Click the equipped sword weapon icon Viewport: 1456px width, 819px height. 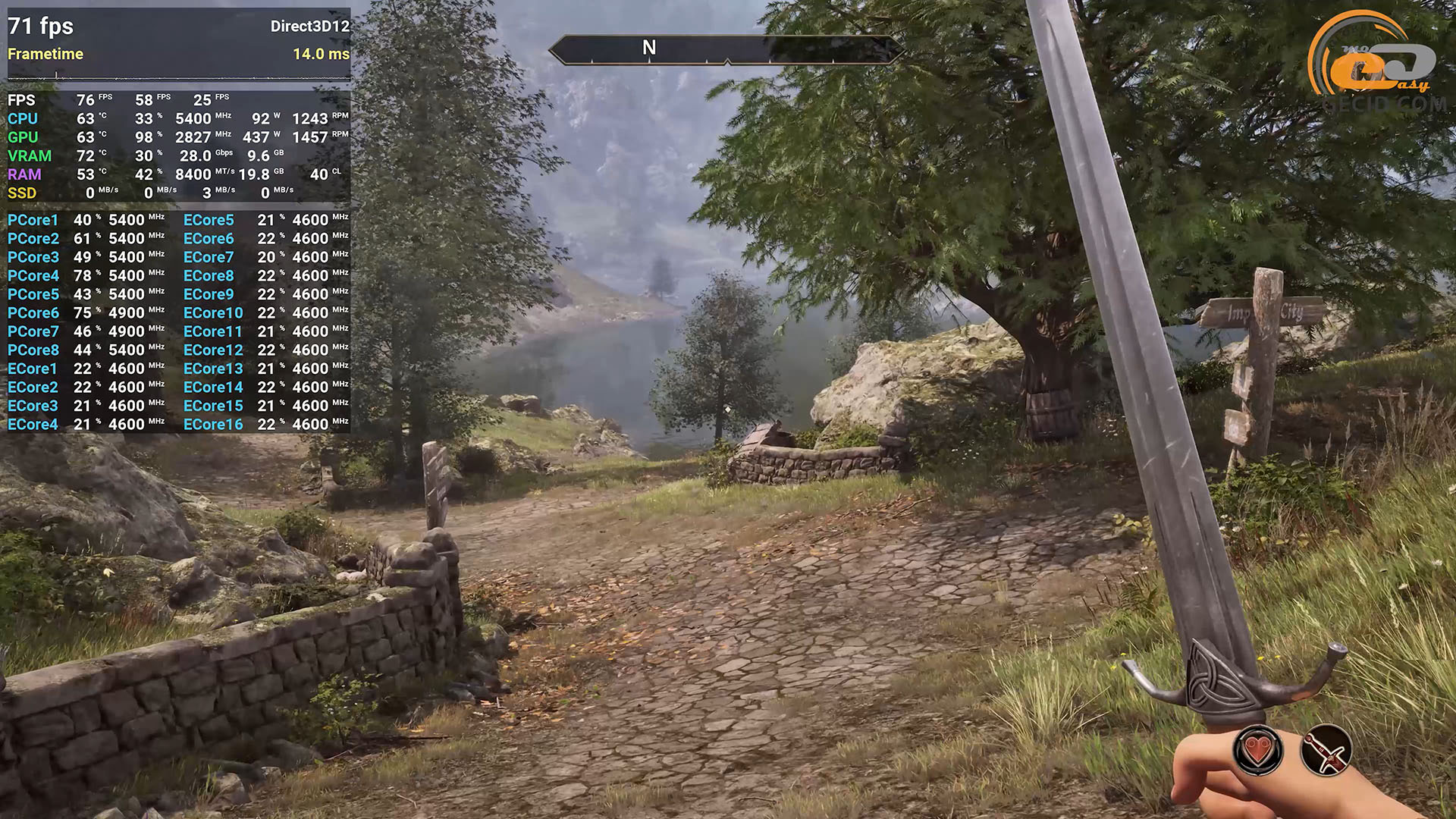pyautogui.click(x=1326, y=751)
